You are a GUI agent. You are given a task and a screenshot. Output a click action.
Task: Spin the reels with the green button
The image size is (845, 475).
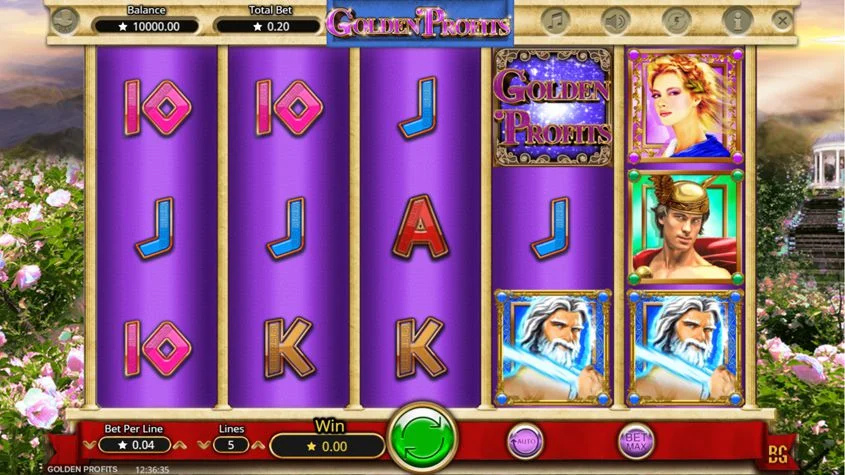(422, 438)
